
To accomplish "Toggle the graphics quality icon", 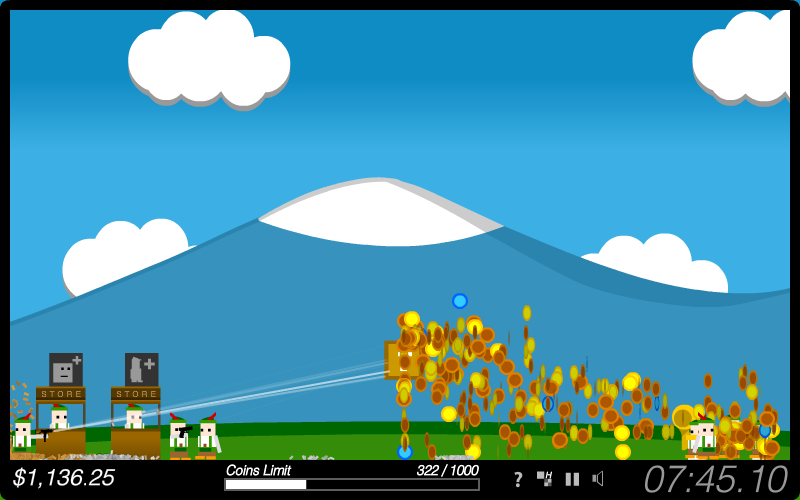I will click(x=545, y=478).
